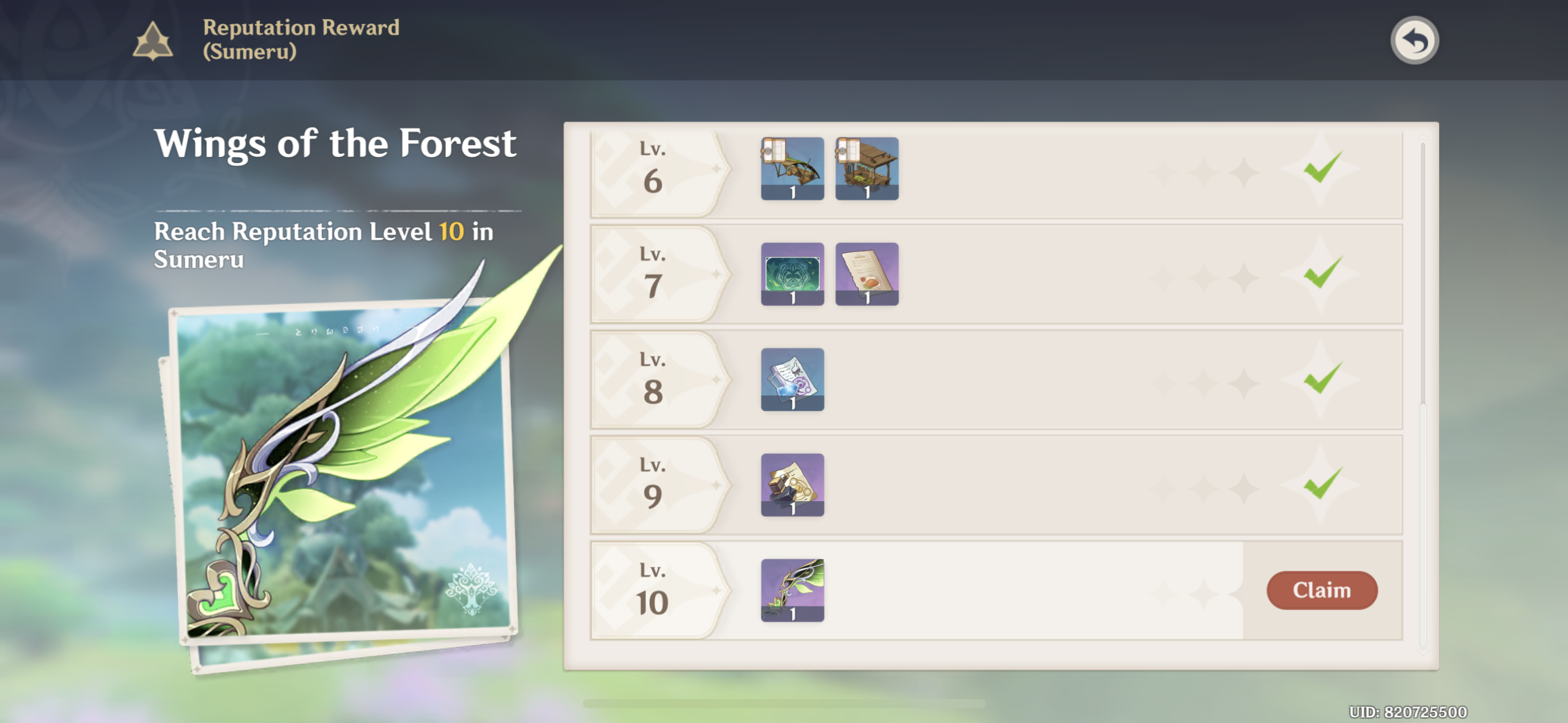Inspect the Lv.9 crafting blueprint reward icon
The image size is (1568, 723).
coord(793,485)
